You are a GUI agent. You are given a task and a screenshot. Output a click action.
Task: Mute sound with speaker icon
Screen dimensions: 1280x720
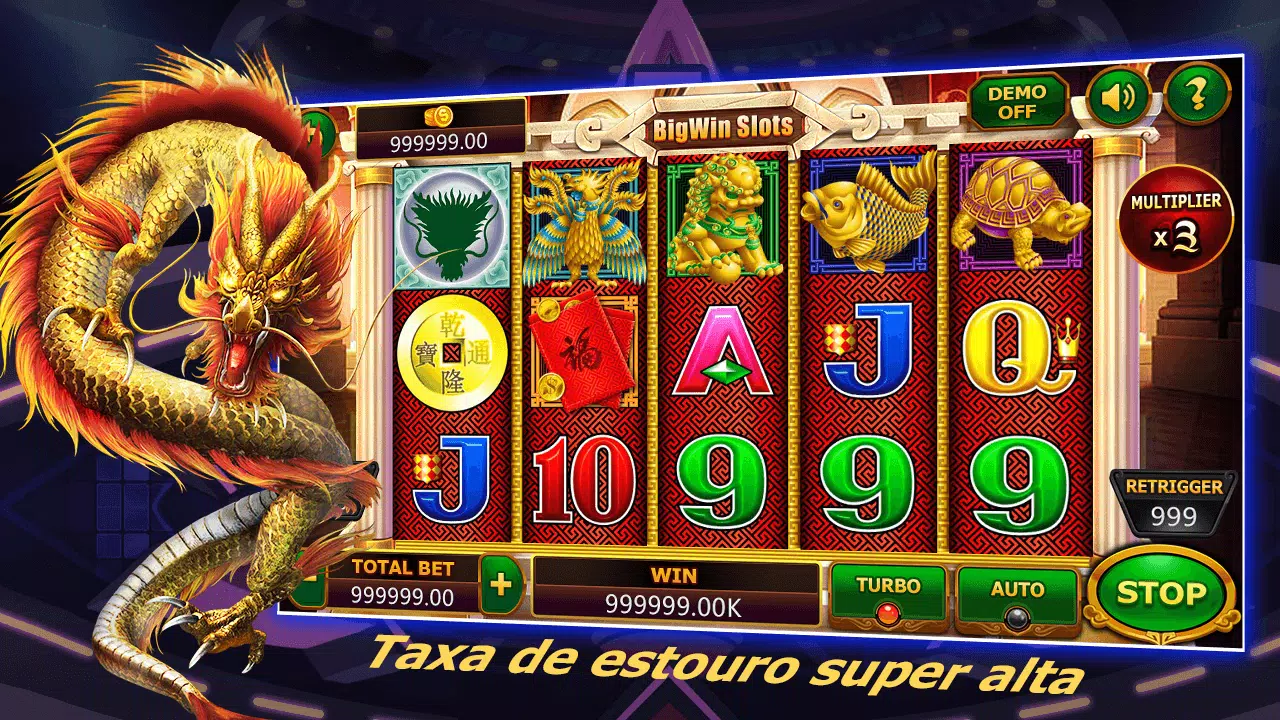[x=1117, y=97]
